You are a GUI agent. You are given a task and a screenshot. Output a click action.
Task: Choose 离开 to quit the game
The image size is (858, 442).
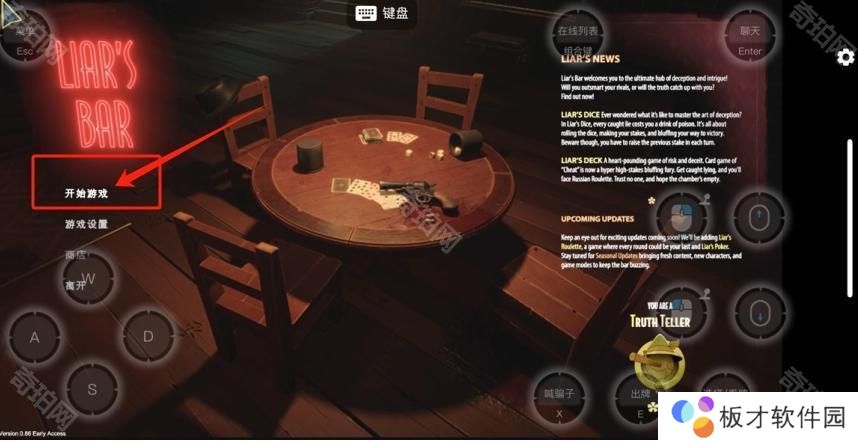click(x=76, y=285)
